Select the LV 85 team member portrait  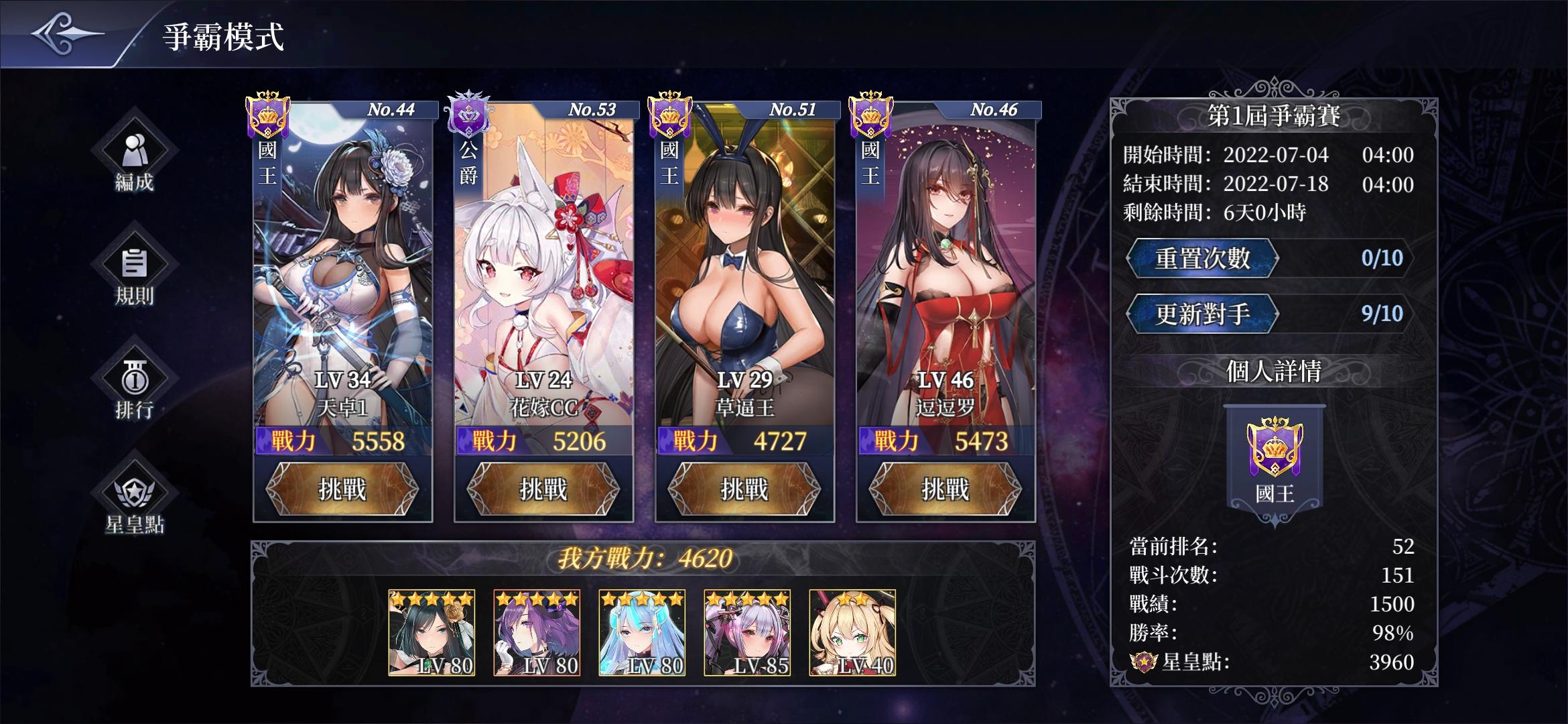click(747, 633)
